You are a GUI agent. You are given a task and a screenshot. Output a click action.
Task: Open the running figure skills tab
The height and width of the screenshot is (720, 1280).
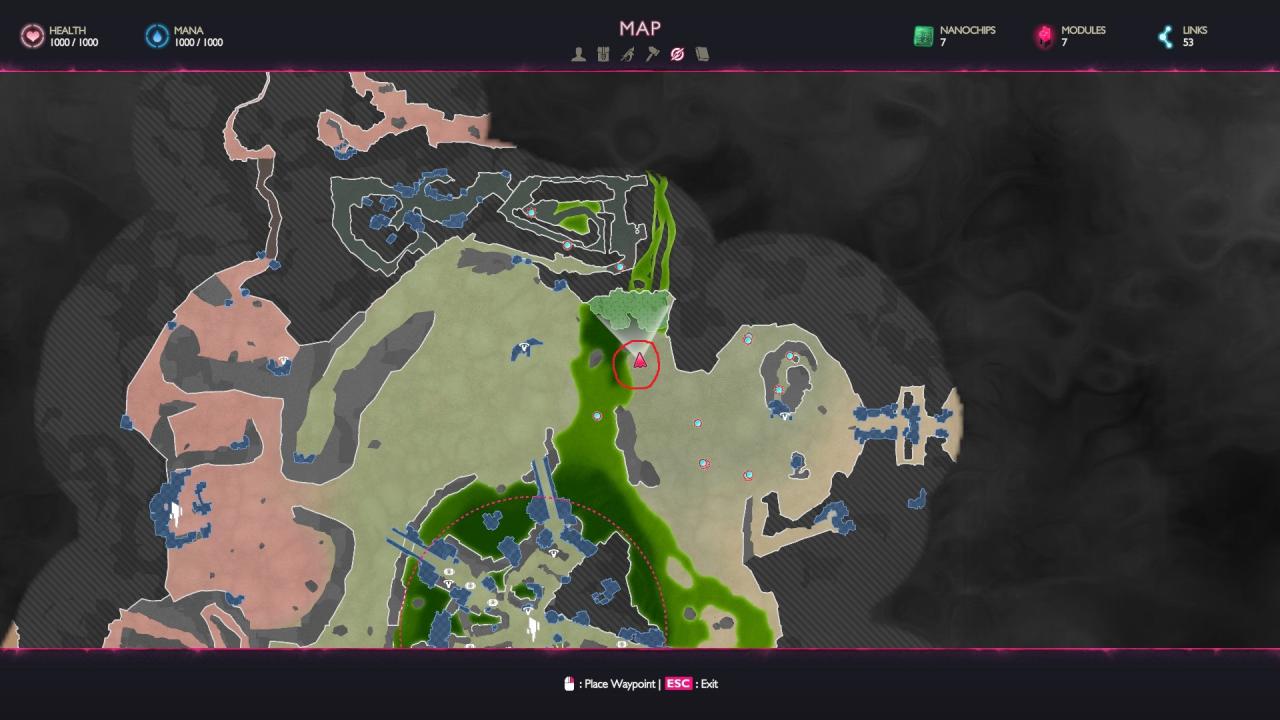click(627, 54)
